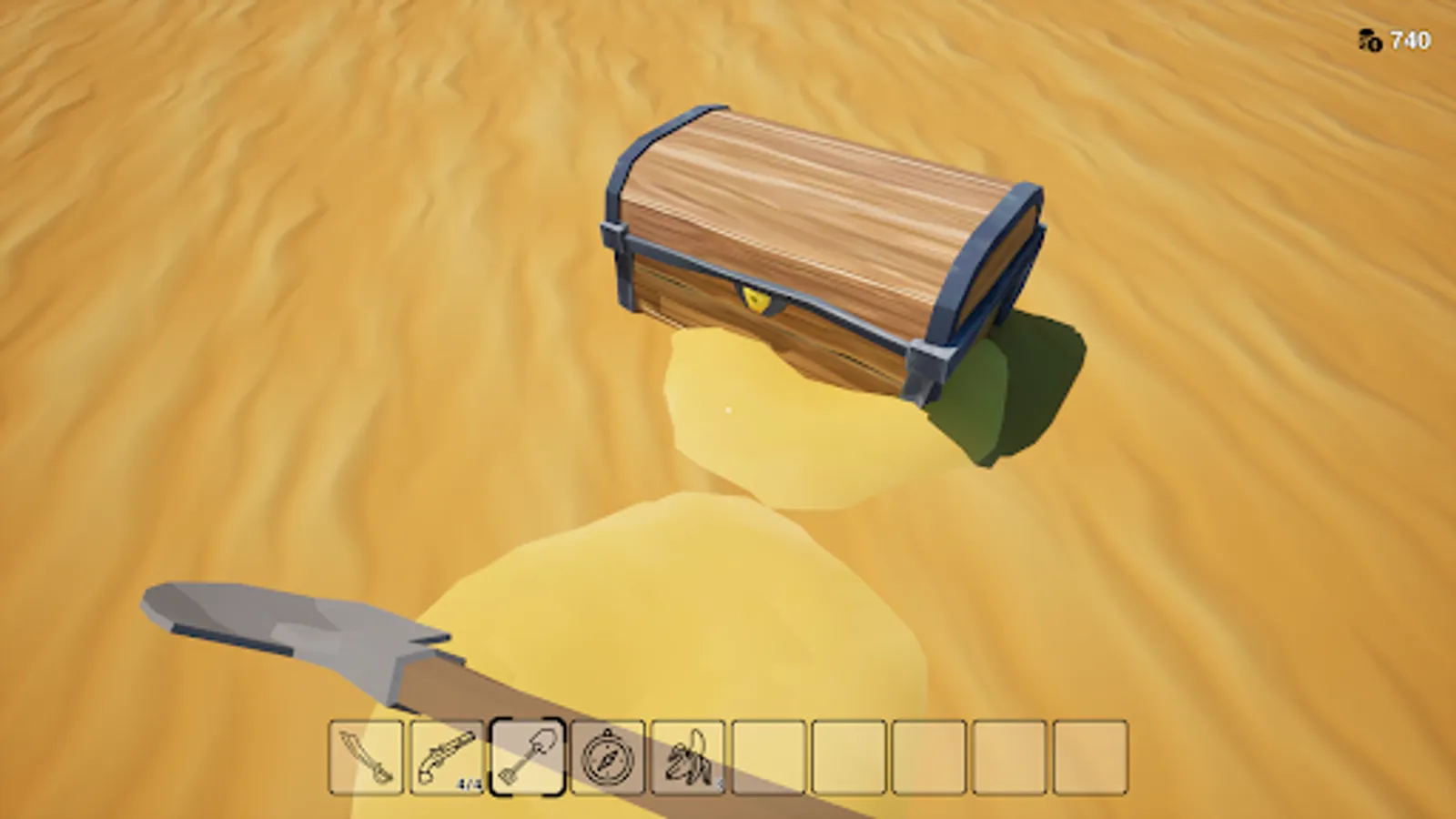Select the cutlass sword in the hotbar
The width and height of the screenshot is (1456, 819).
(364, 755)
